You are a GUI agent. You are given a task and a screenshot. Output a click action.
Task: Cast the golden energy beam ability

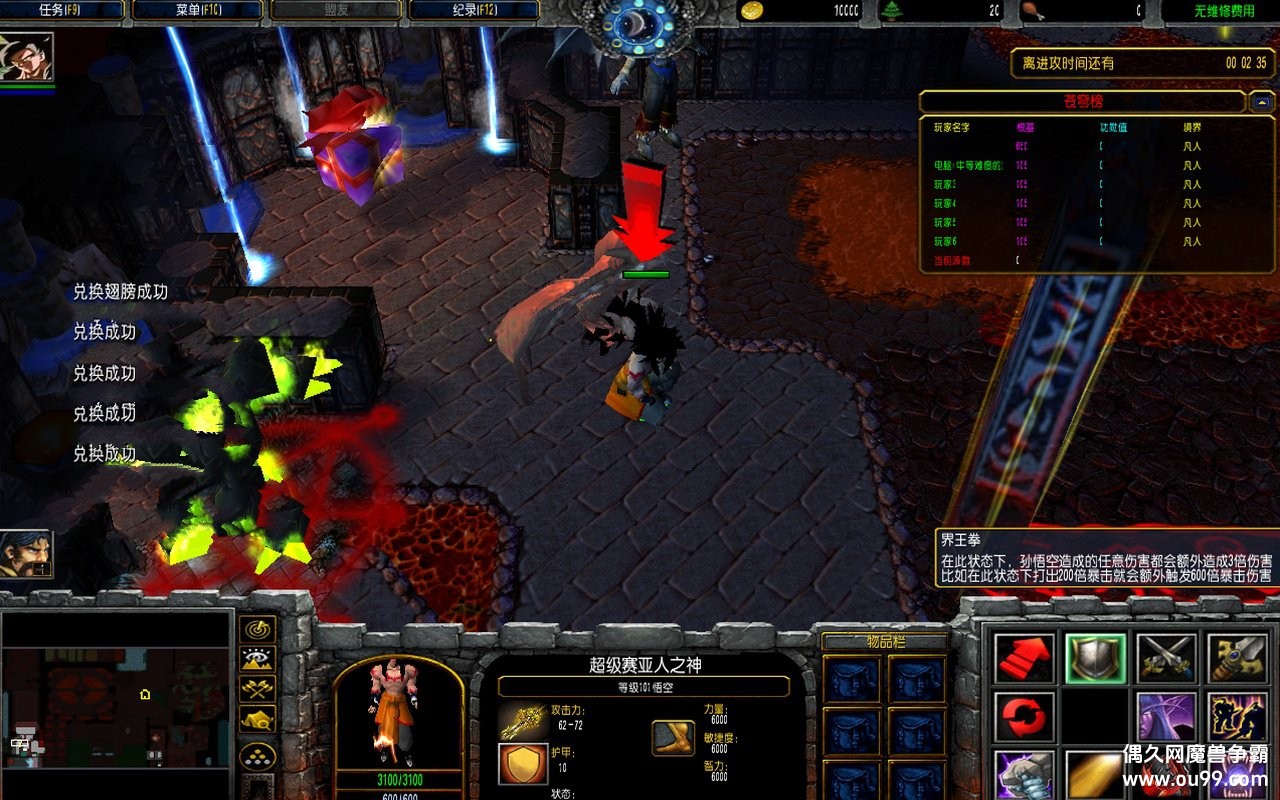1096,774
